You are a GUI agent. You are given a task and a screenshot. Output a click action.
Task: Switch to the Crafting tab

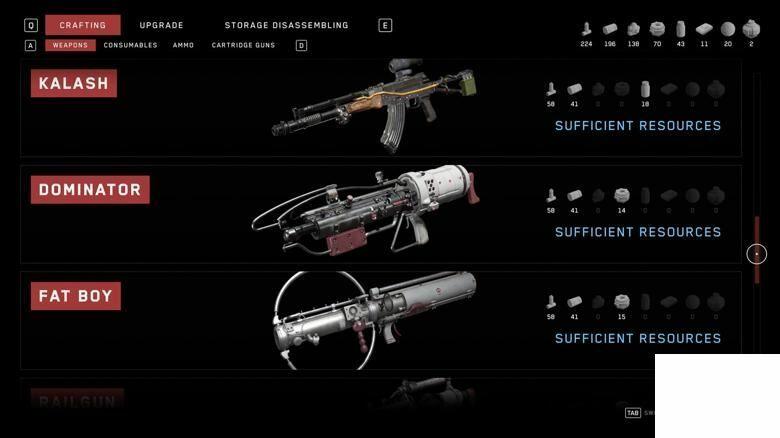[x=82, y=25]
